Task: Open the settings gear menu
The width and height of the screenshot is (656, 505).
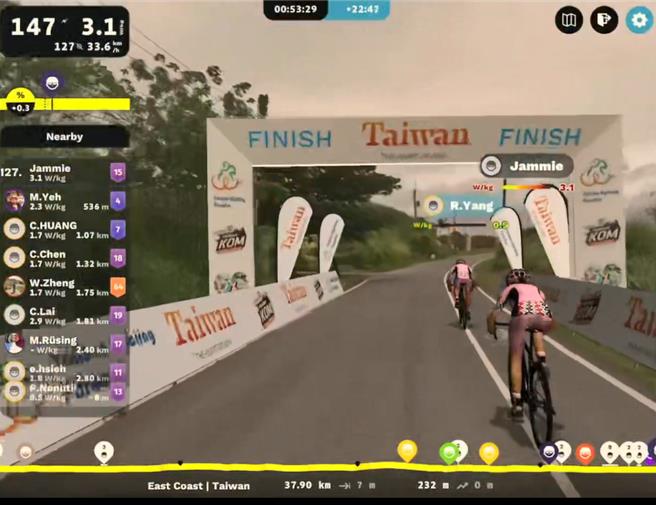Action: (x=638, y=20)
